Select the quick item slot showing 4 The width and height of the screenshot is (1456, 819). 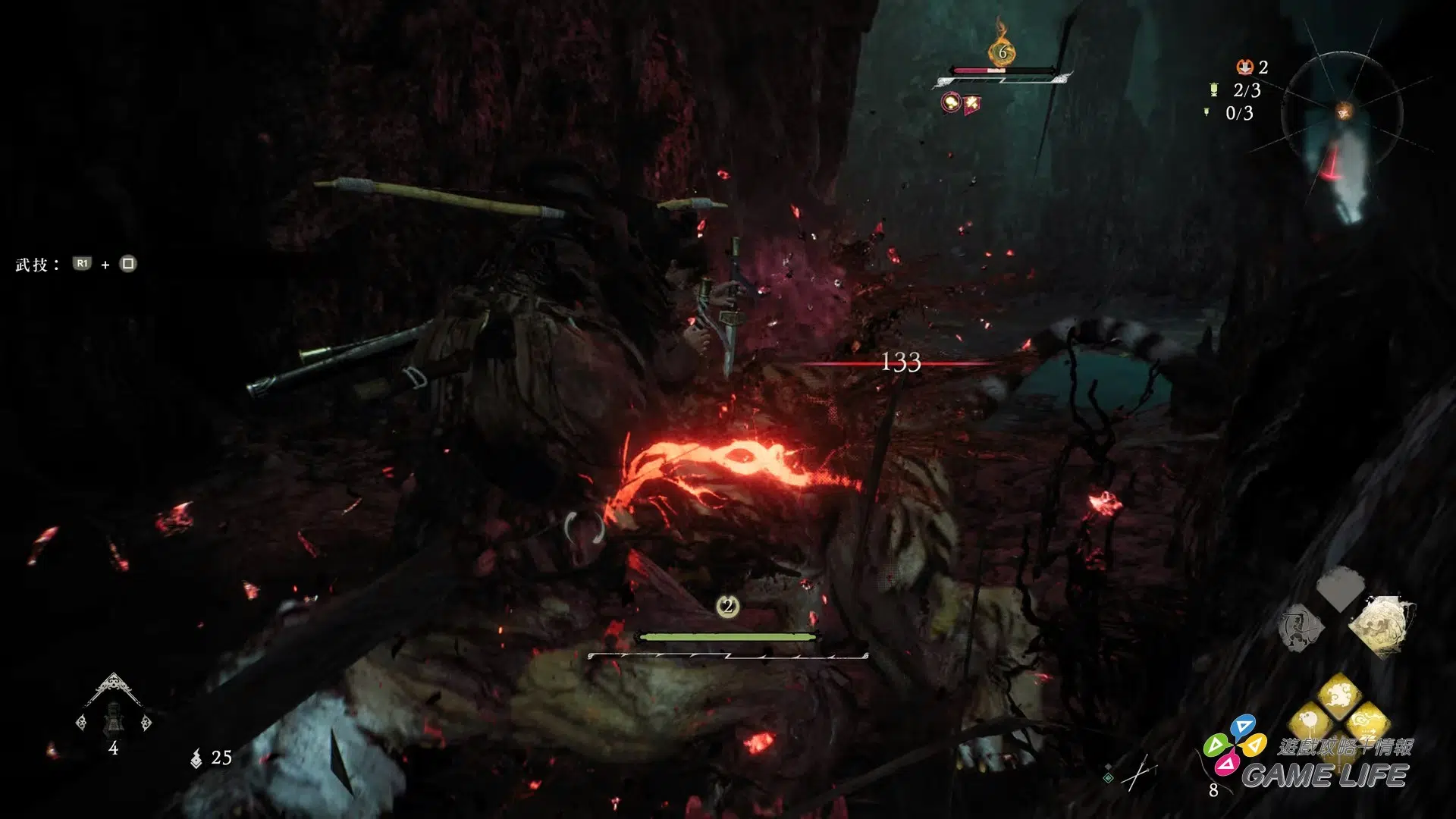coord(114,716)
